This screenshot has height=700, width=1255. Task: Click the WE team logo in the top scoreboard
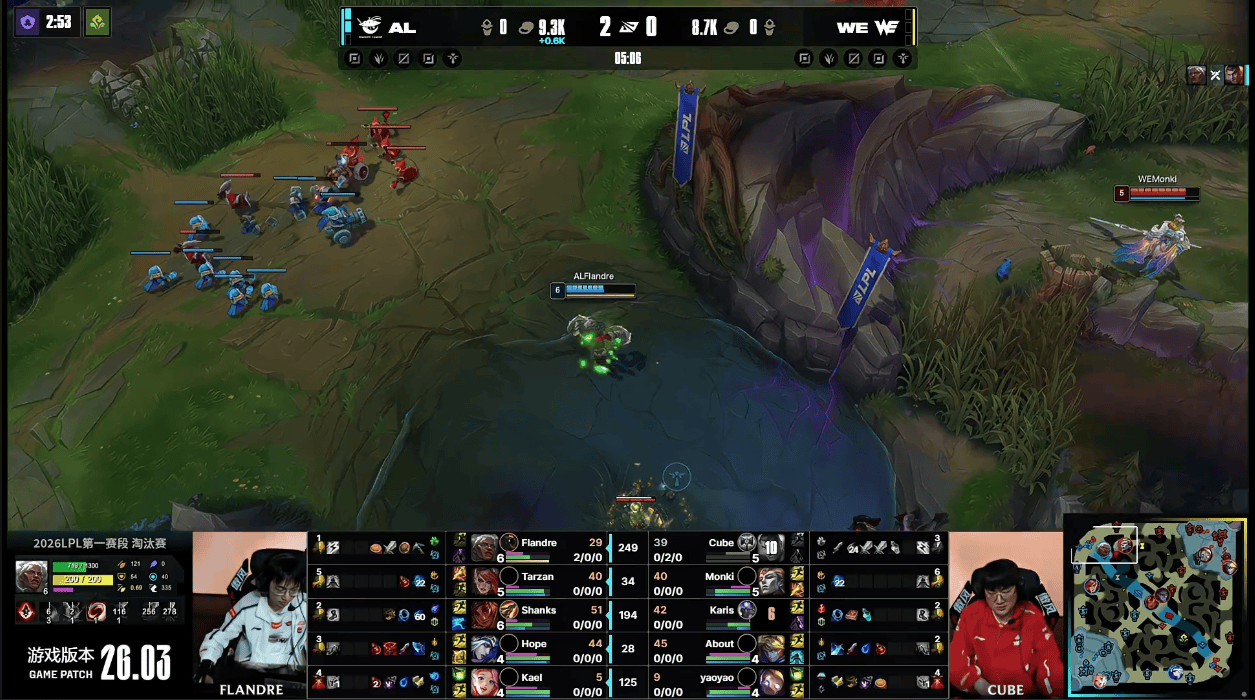click(886, 27)
